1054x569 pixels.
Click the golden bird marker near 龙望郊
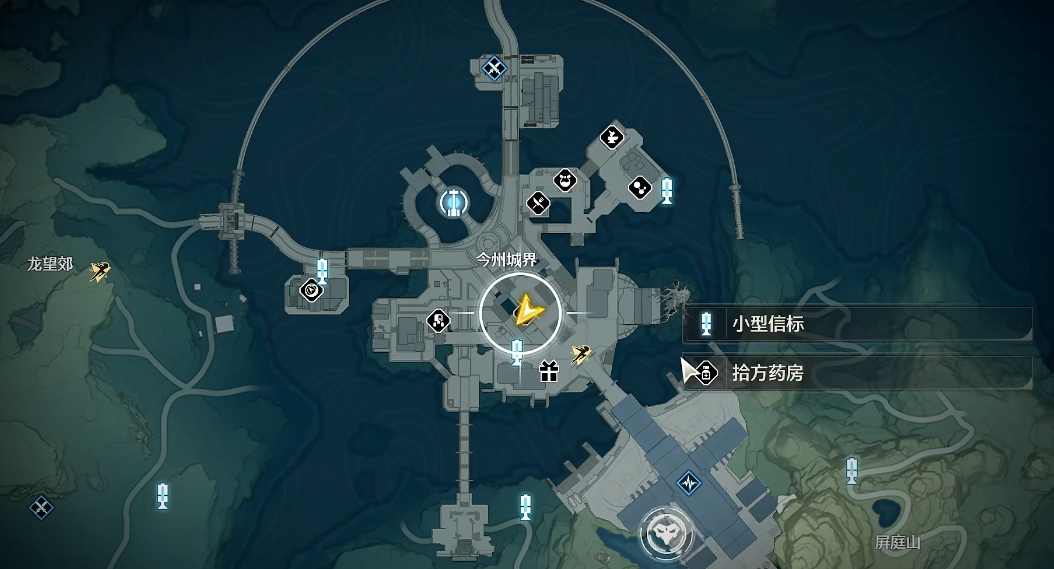(x=99, y=271)
